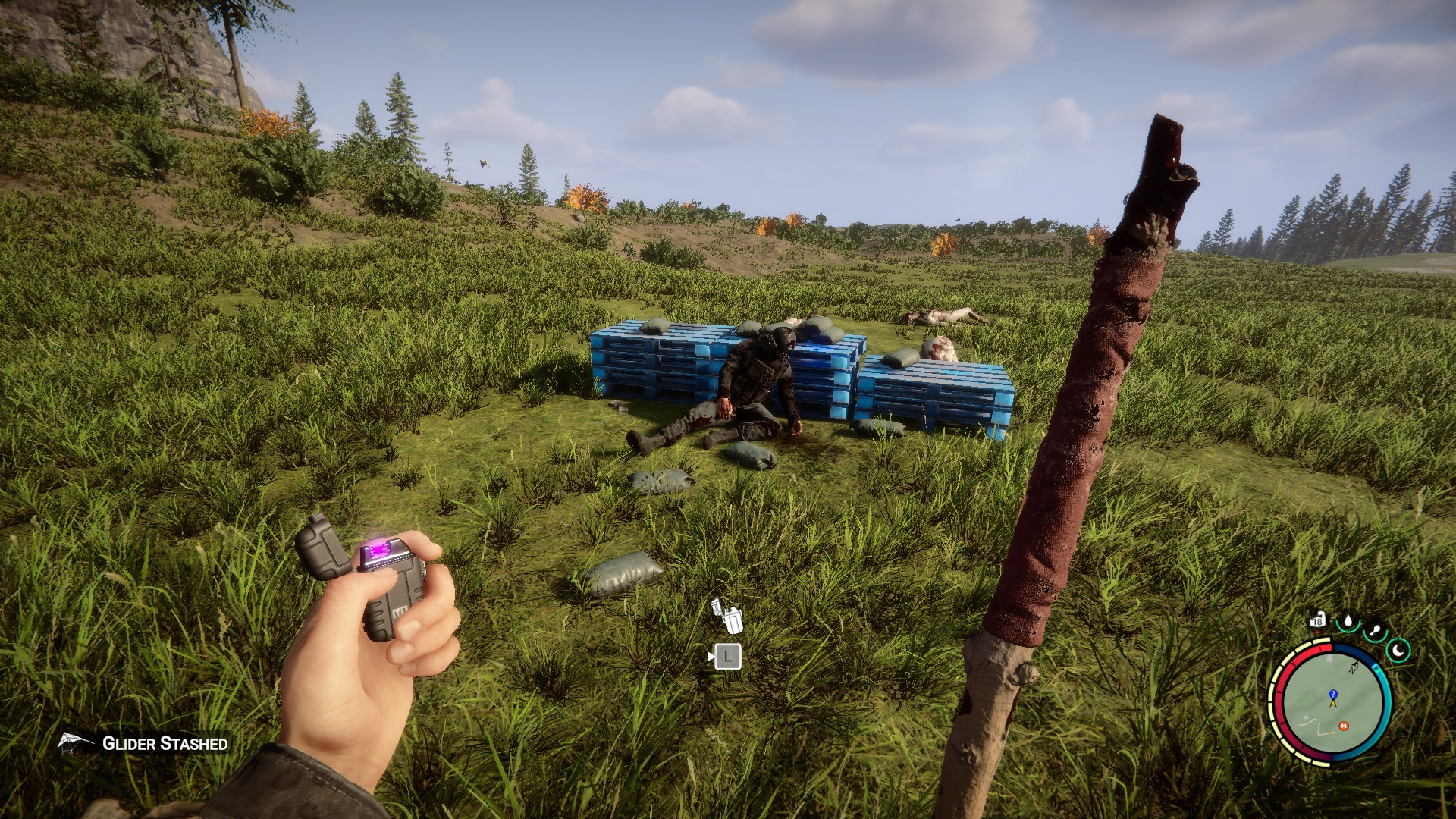
Task: Click the white lighter icon
Action: point(727,616)
